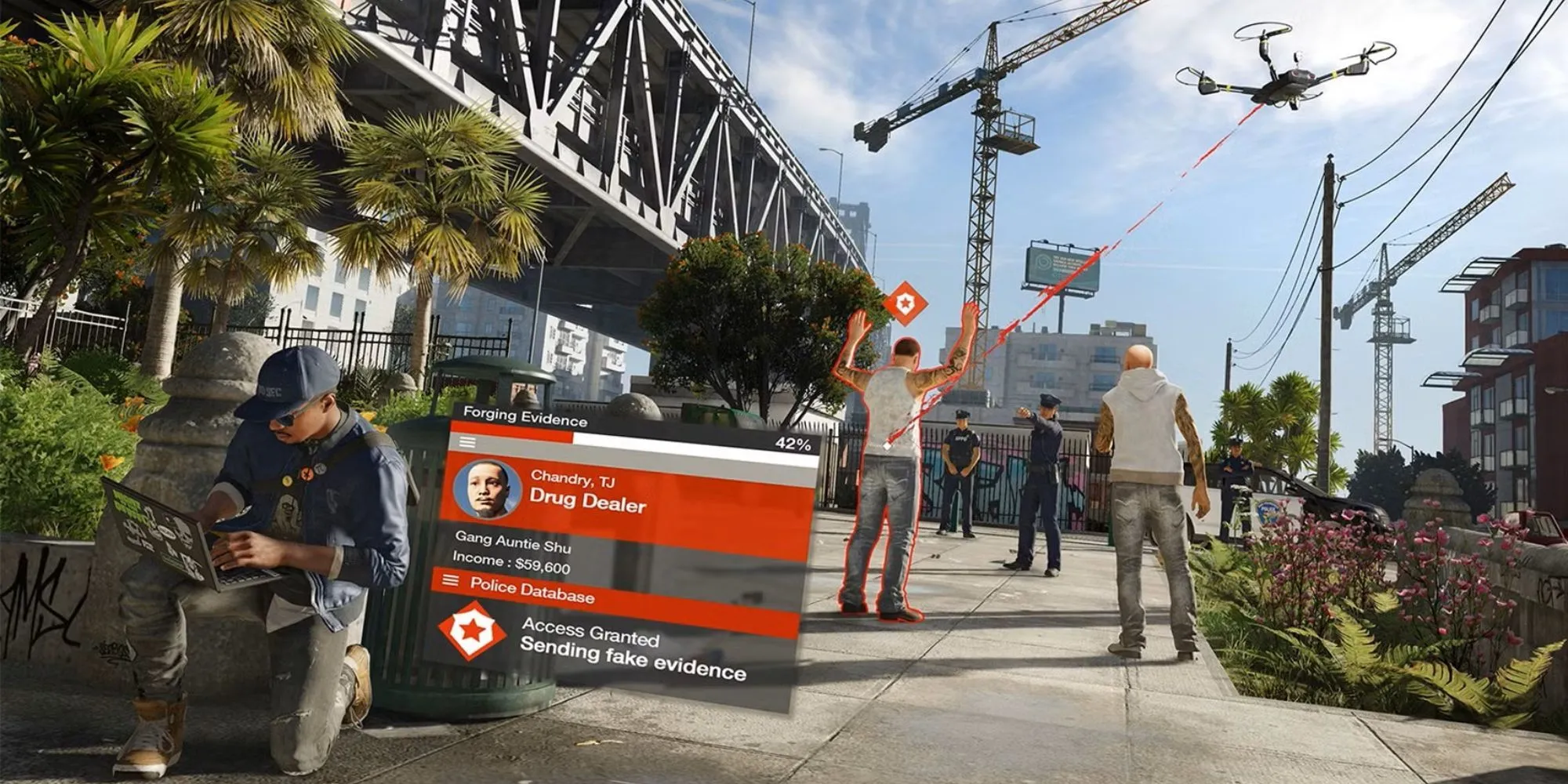Click Chandry TJ's profile portrait
Screen dimensions: 1568x784
487,488
